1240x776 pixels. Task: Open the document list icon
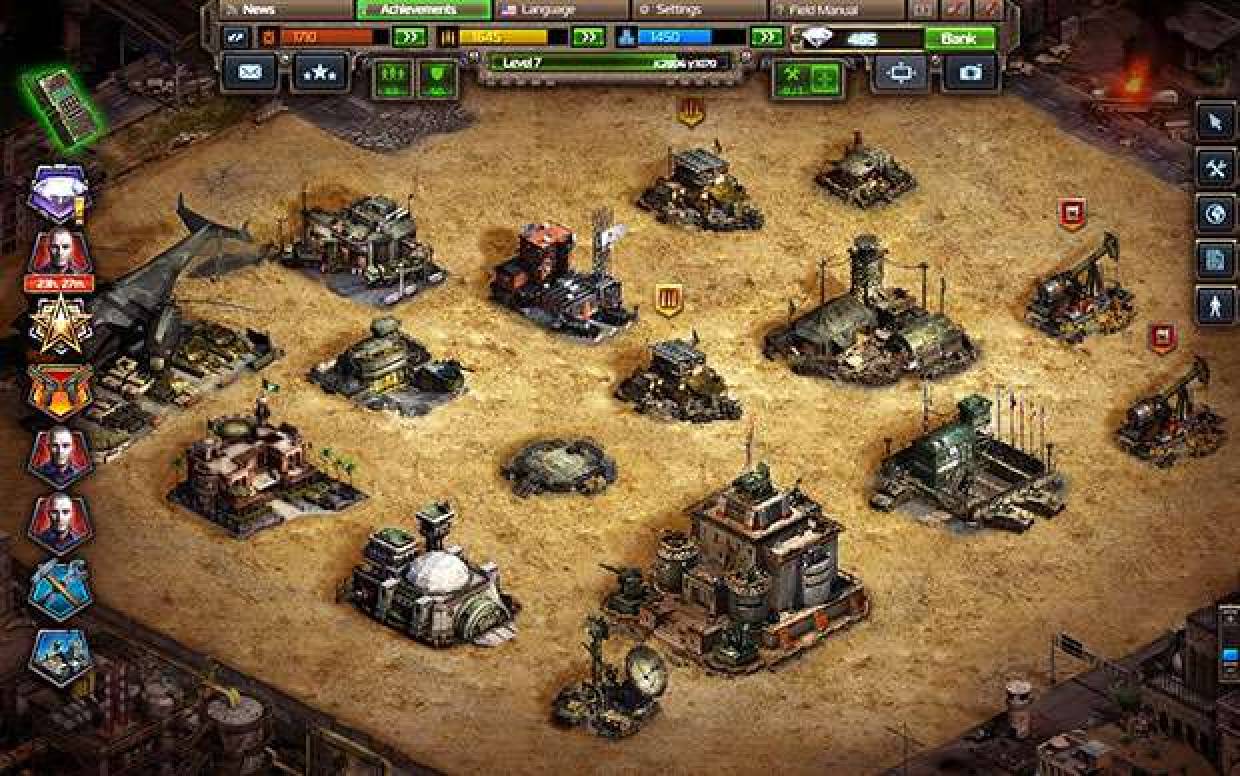click(x=1216, y=260)
